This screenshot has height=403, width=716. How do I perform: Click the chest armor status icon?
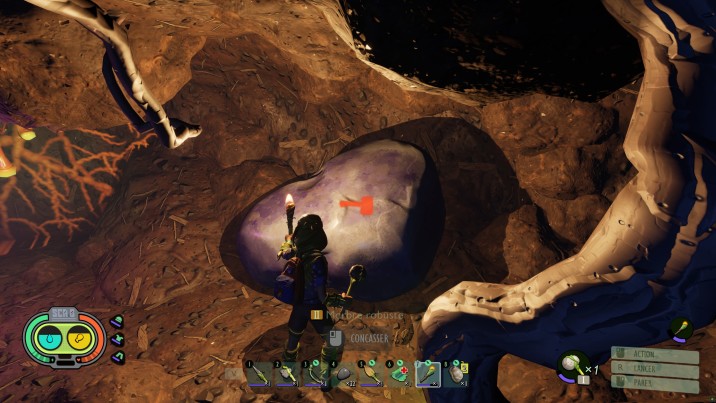118,340
